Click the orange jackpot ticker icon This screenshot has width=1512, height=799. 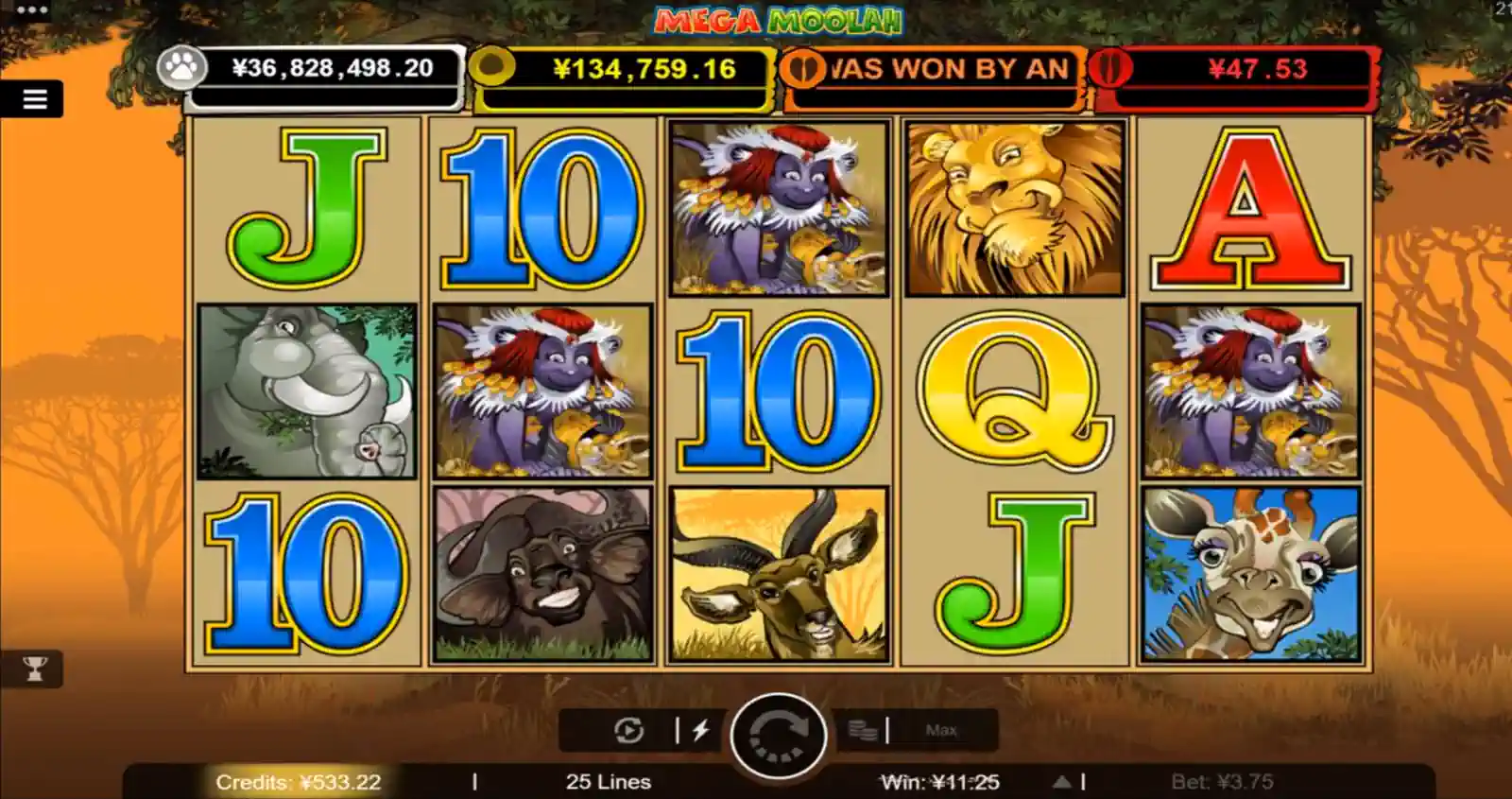point(804,70)
